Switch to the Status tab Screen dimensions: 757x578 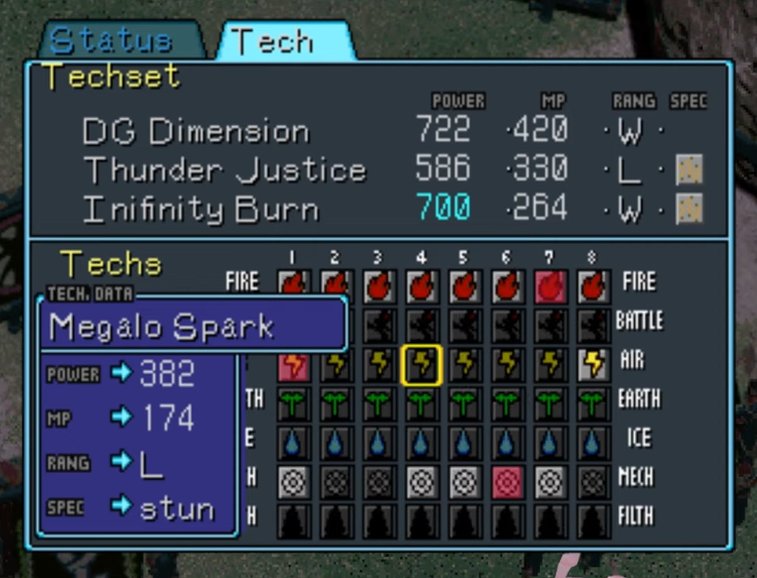click(112, 41)
